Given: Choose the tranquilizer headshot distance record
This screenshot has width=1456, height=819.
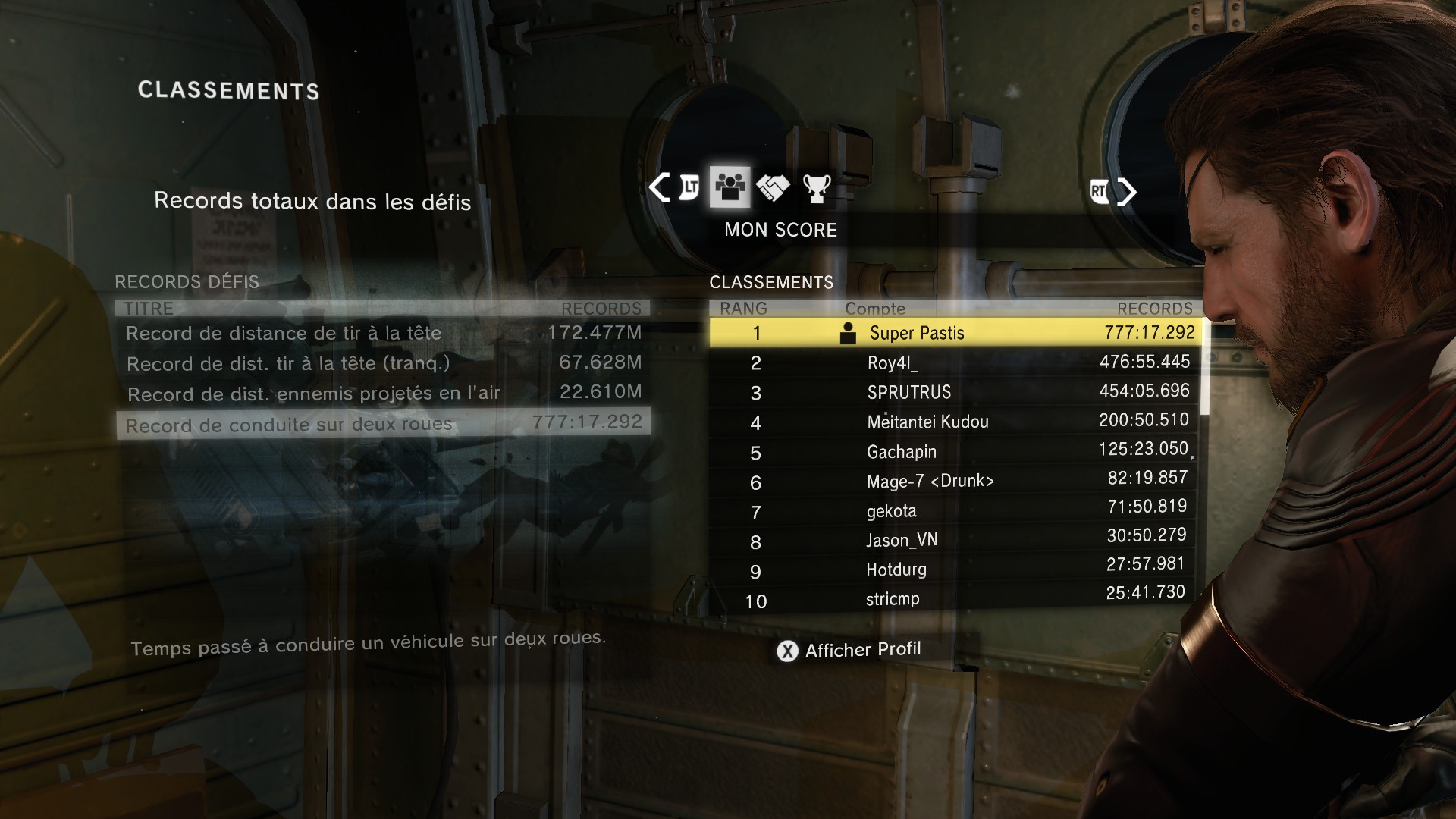Looking at the screenshot, I should (x=383, y=363).
